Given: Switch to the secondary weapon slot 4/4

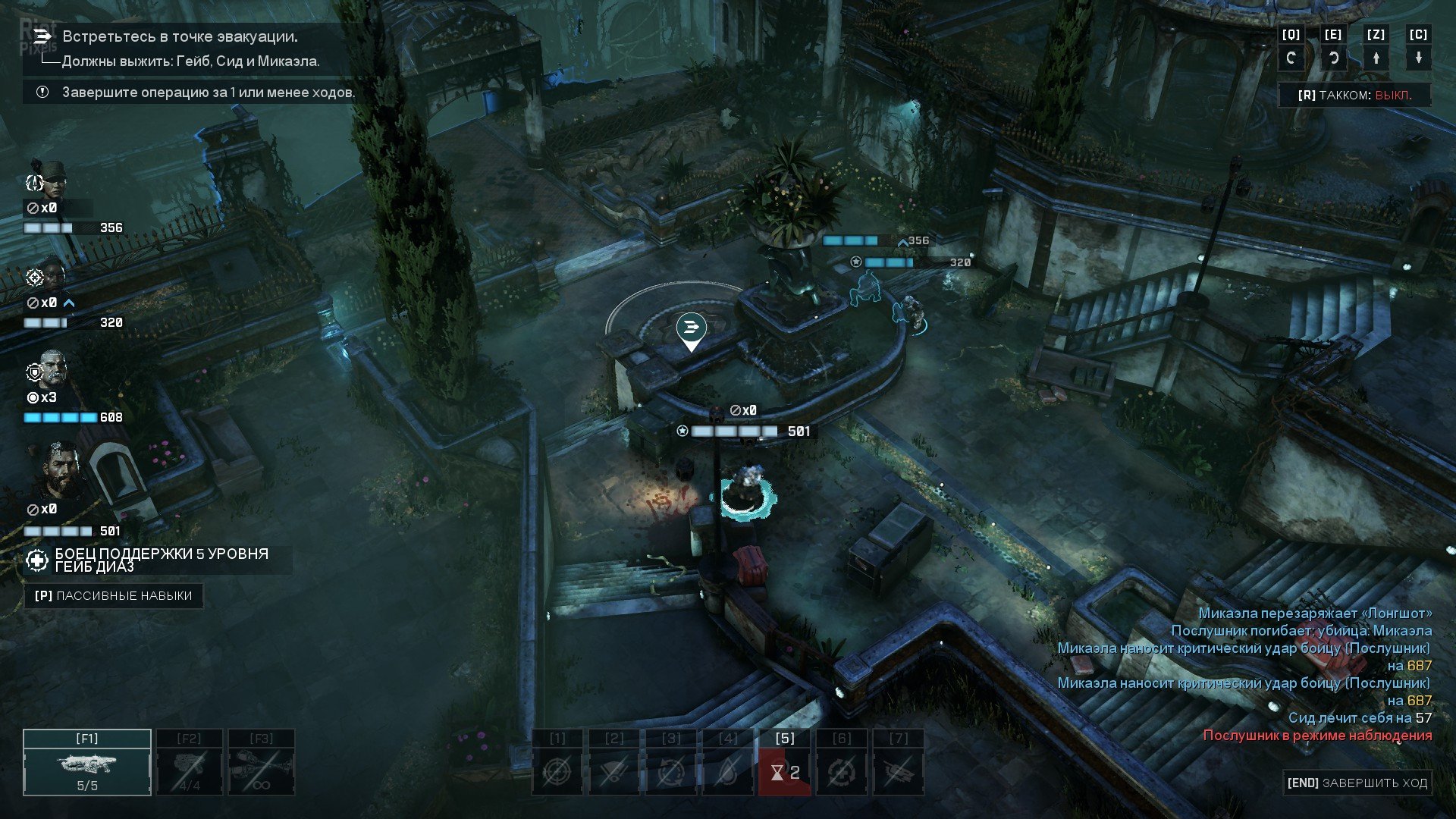Looking at the screenshot, I should (x=190, y=763).
